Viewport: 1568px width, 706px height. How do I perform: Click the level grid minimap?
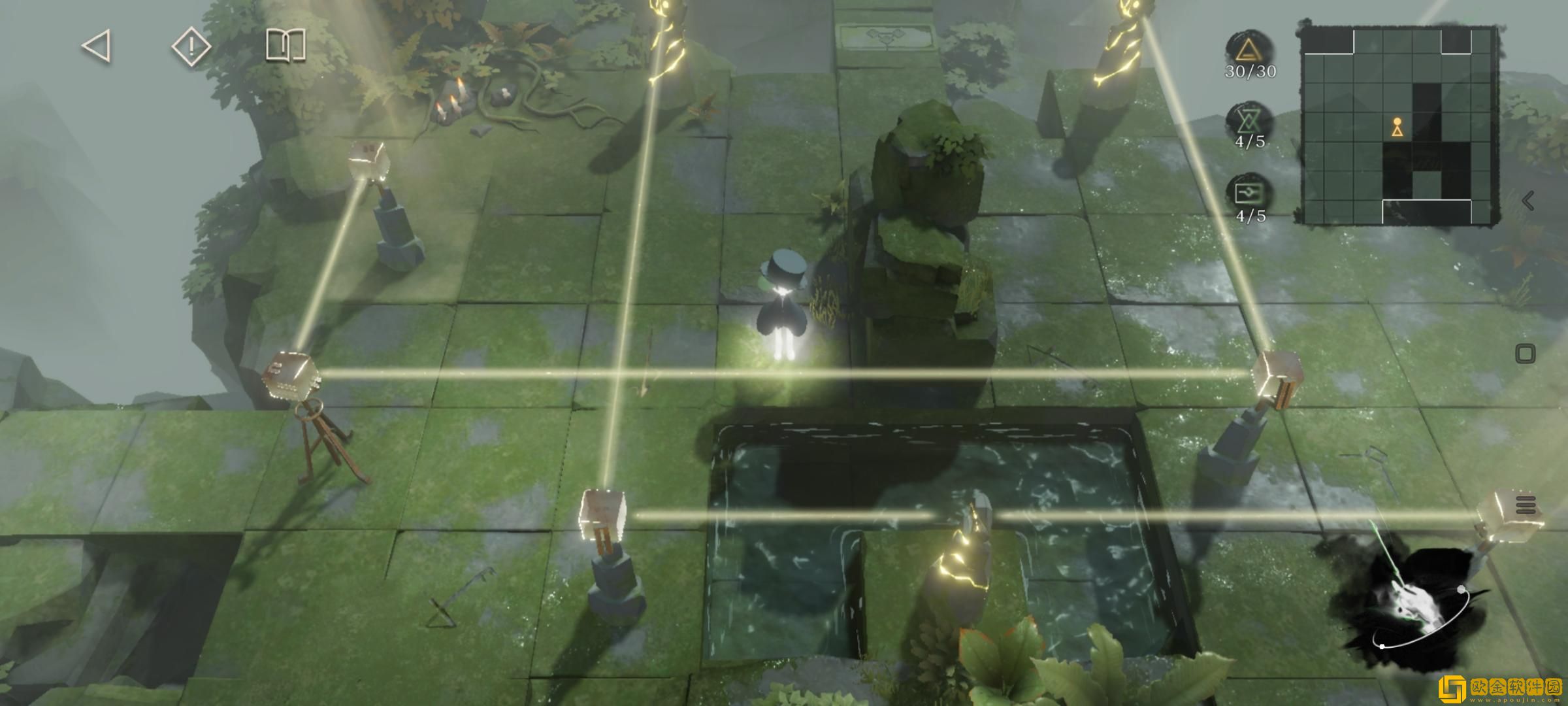(1399, 126)
